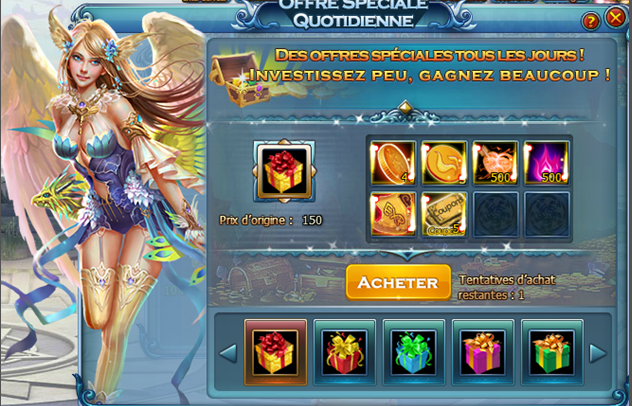Viewport: 632px width, 406px height.
Task: Select the Coupons ticket reward
Action: click(x=444, y=213)
